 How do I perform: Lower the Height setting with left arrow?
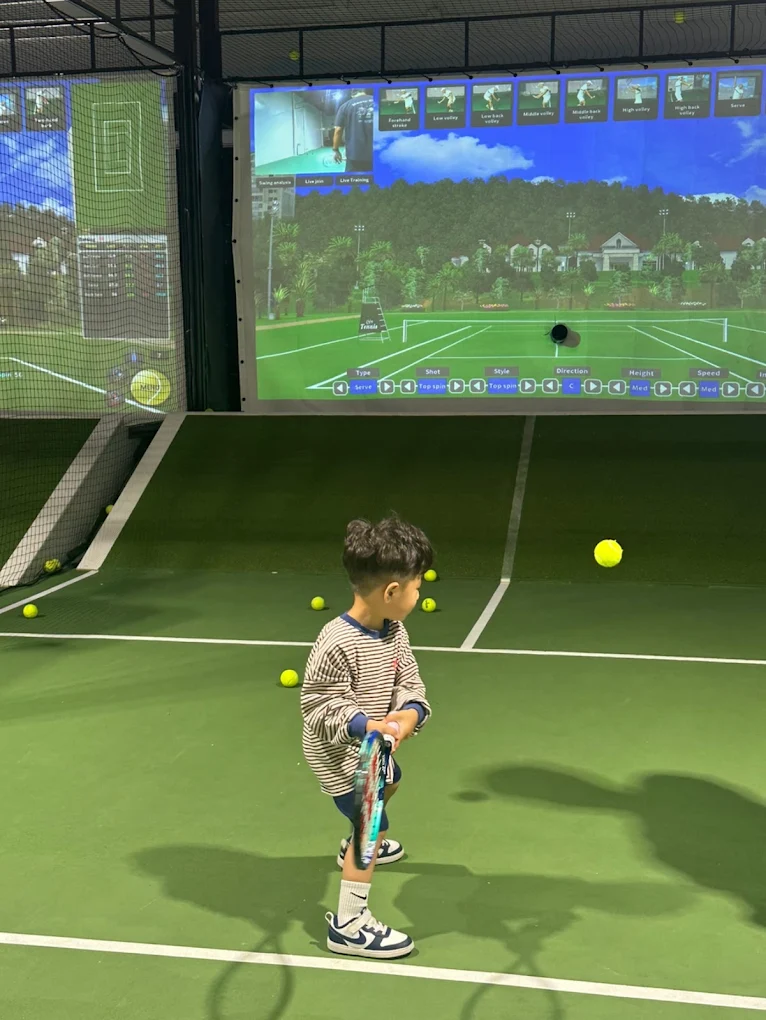tap(617, 387)
